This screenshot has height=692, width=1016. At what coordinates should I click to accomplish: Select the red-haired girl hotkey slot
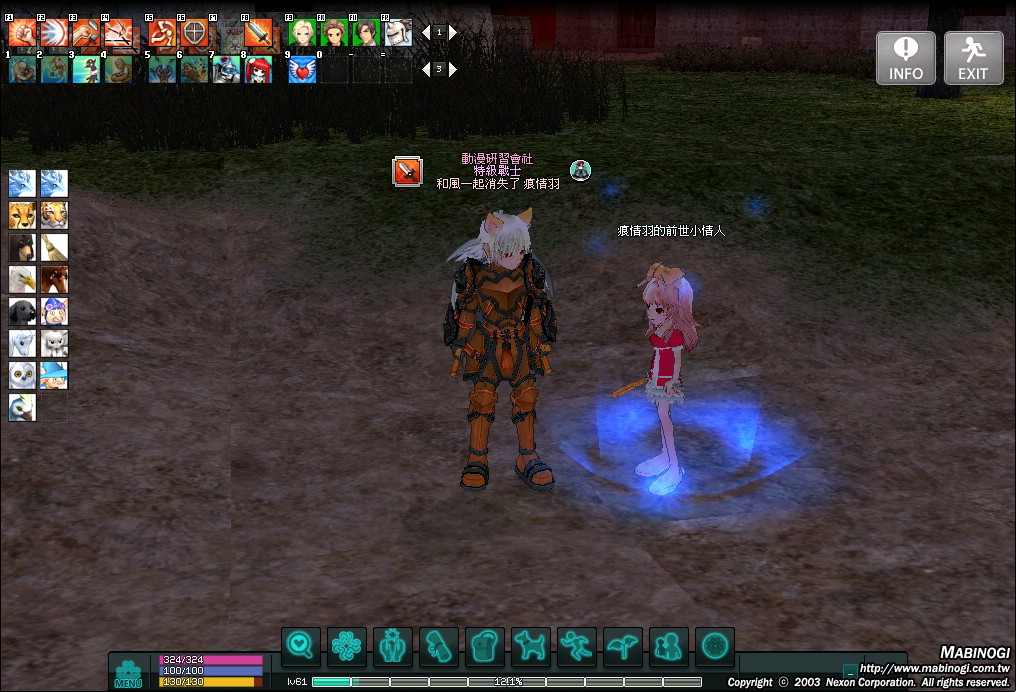tap(258, 69)
